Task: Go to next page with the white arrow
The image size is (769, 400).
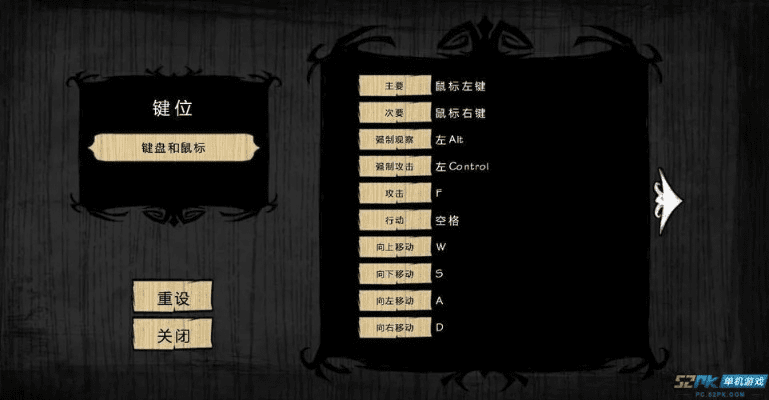Action: 668,198
